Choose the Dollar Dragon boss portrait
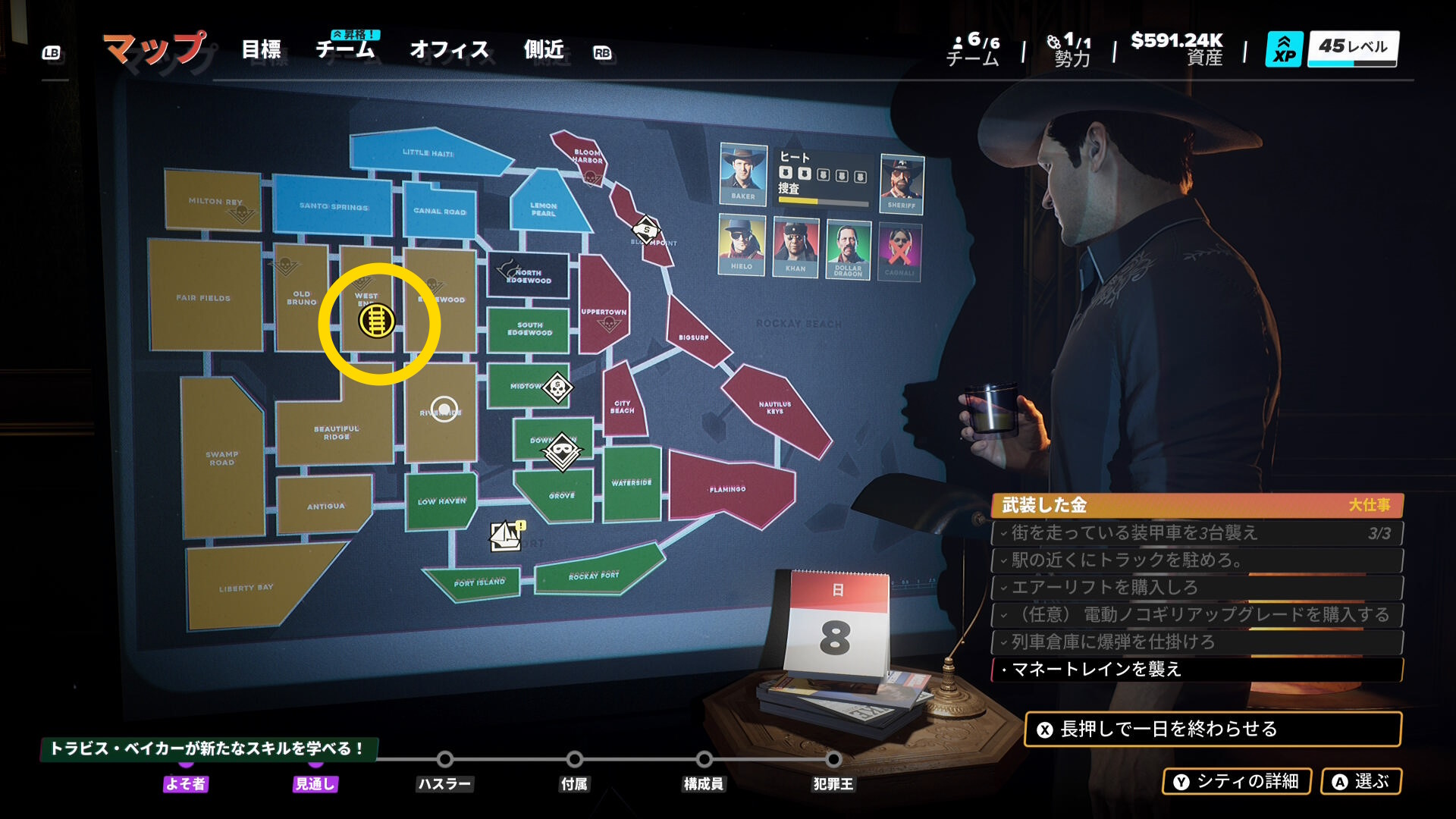 pyautogui.click(x=848, y=248)
